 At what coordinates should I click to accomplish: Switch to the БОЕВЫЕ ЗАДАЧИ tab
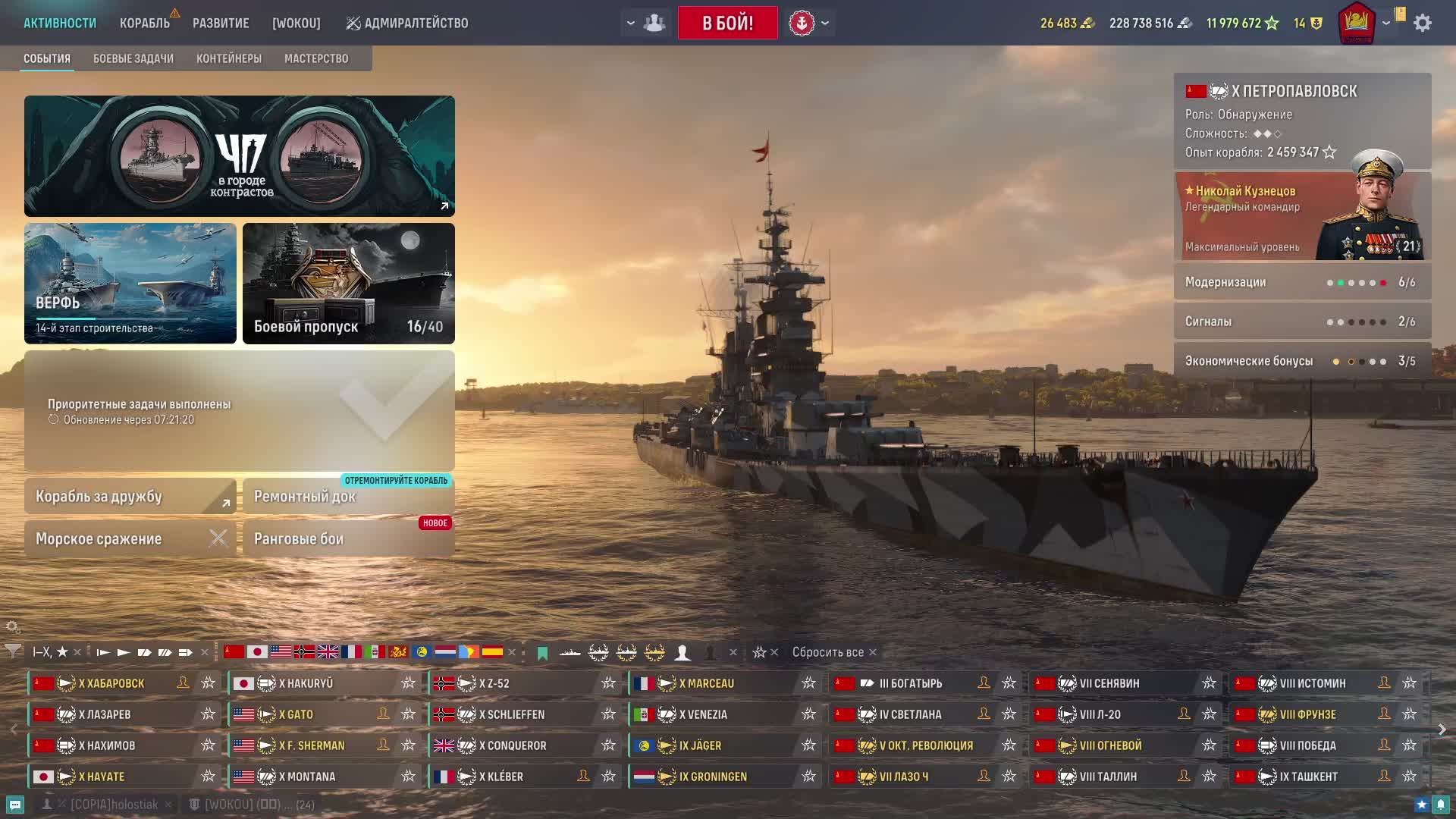click(x=133, y=58)
